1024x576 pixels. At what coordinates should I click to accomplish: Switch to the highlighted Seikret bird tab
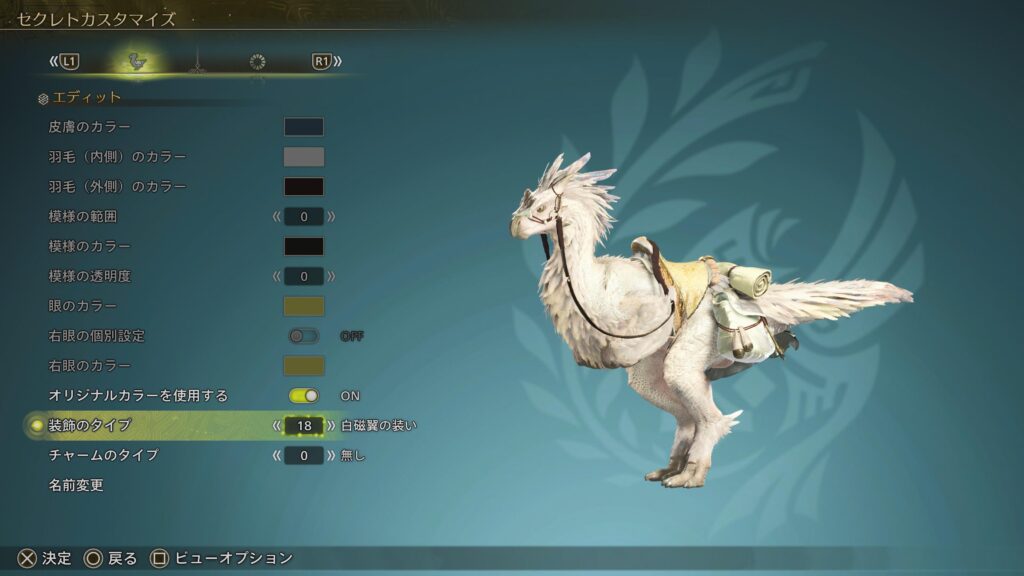click(x=138, y=62)
